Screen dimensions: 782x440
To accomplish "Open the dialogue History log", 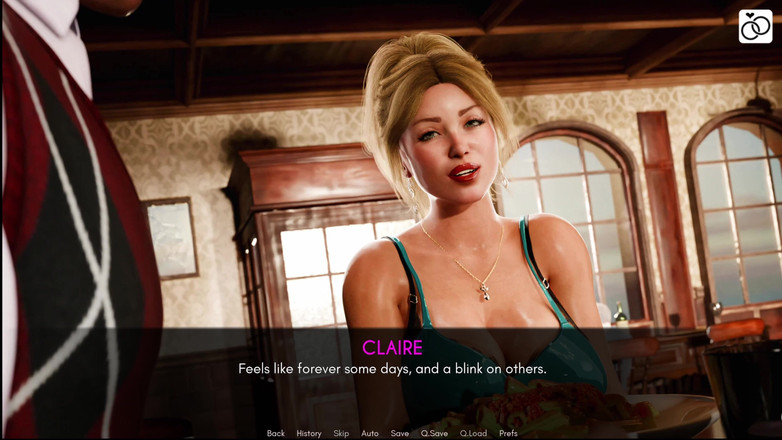I will 308,433.
